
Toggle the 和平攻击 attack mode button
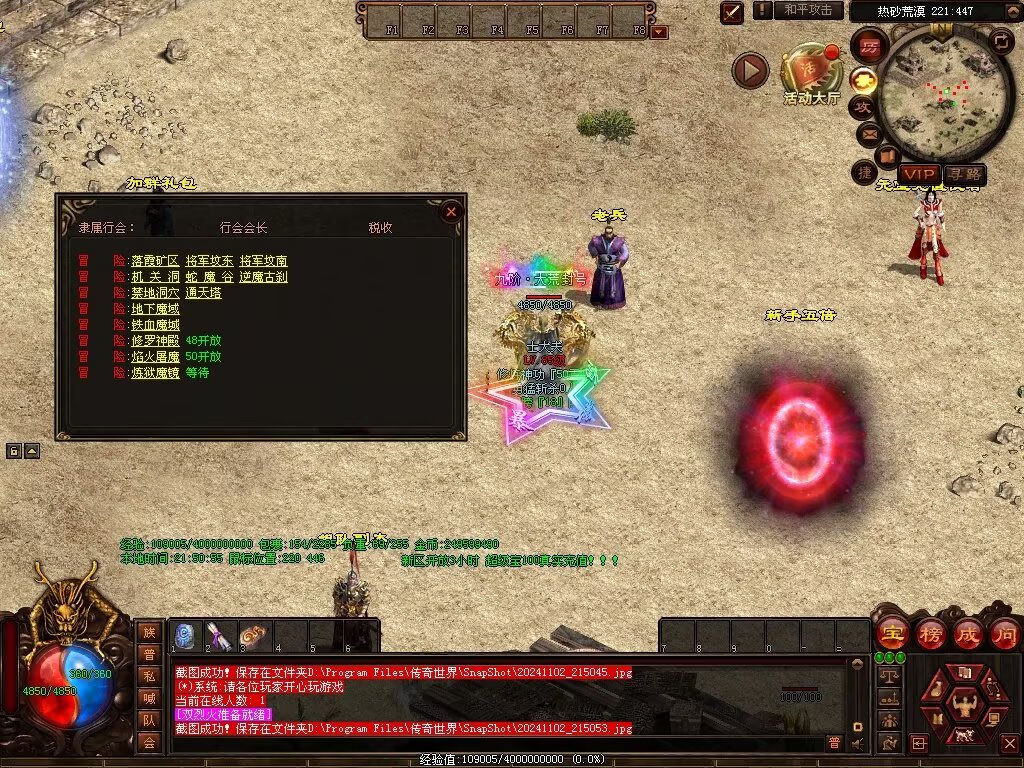808,10
